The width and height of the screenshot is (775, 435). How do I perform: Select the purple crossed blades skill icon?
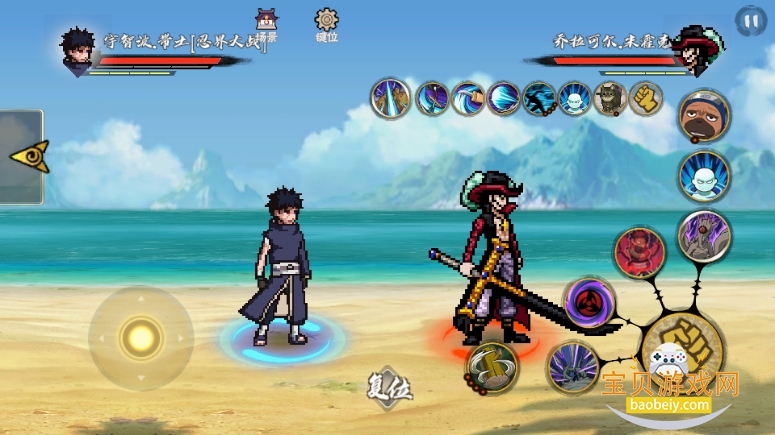pyautogui.click(x=432, y=98)
